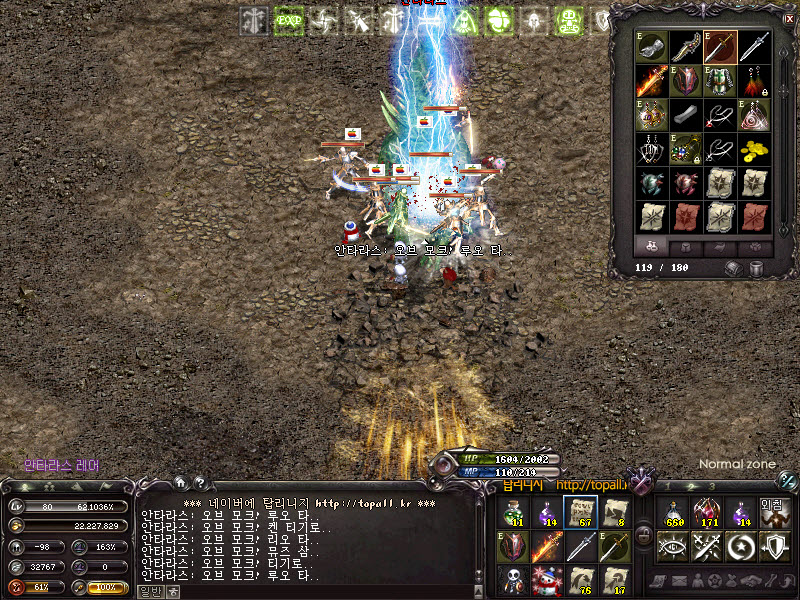Screen dimensions: 800x600
Task: Activate the shield skill icon
Action: tap(775, 546)
